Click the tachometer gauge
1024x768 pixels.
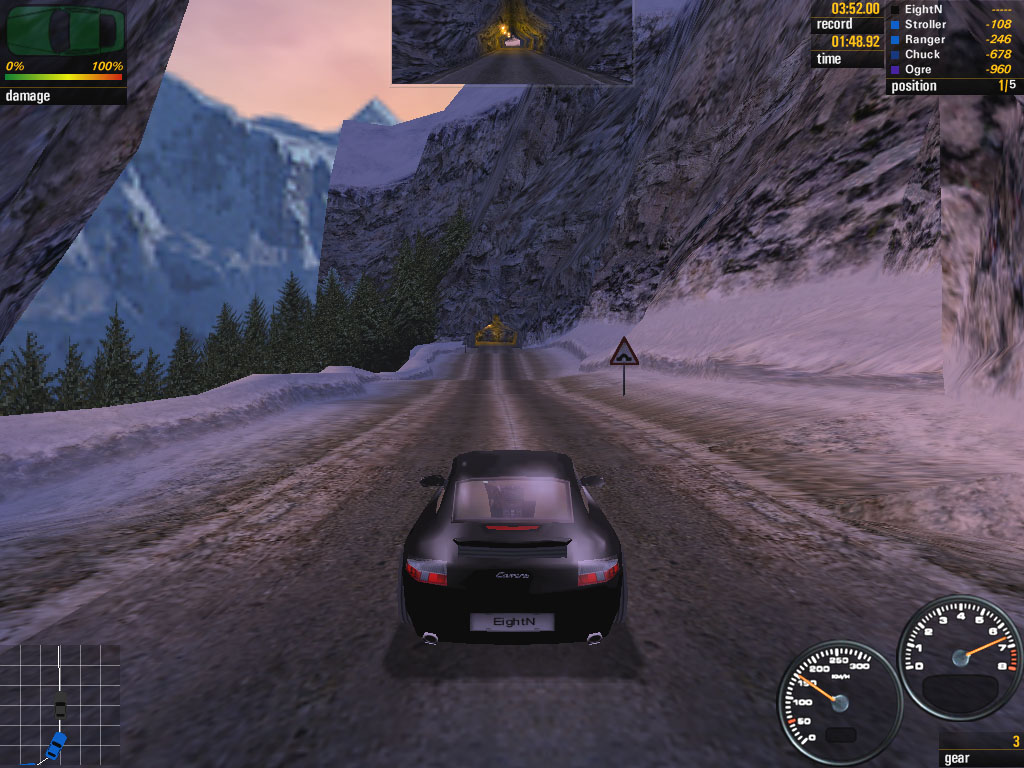click(x=960, y=657)
